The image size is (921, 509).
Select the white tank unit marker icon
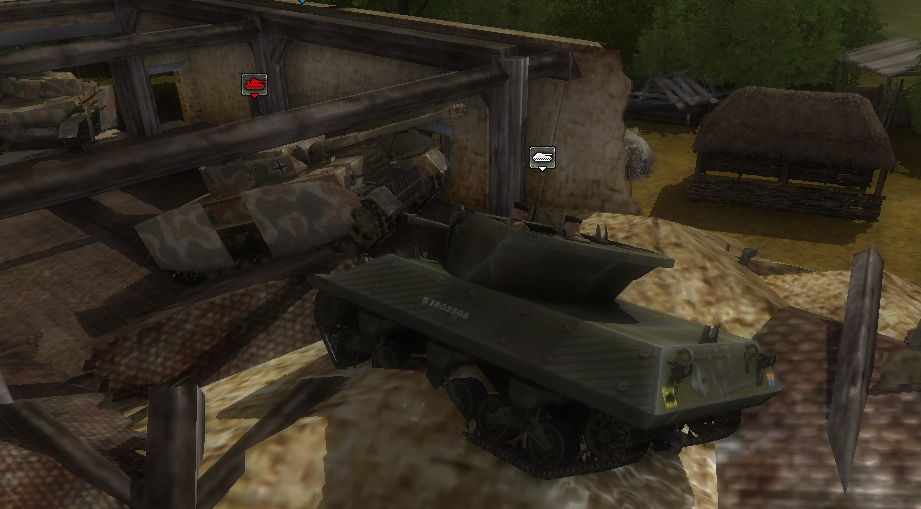tap(542, 157)
